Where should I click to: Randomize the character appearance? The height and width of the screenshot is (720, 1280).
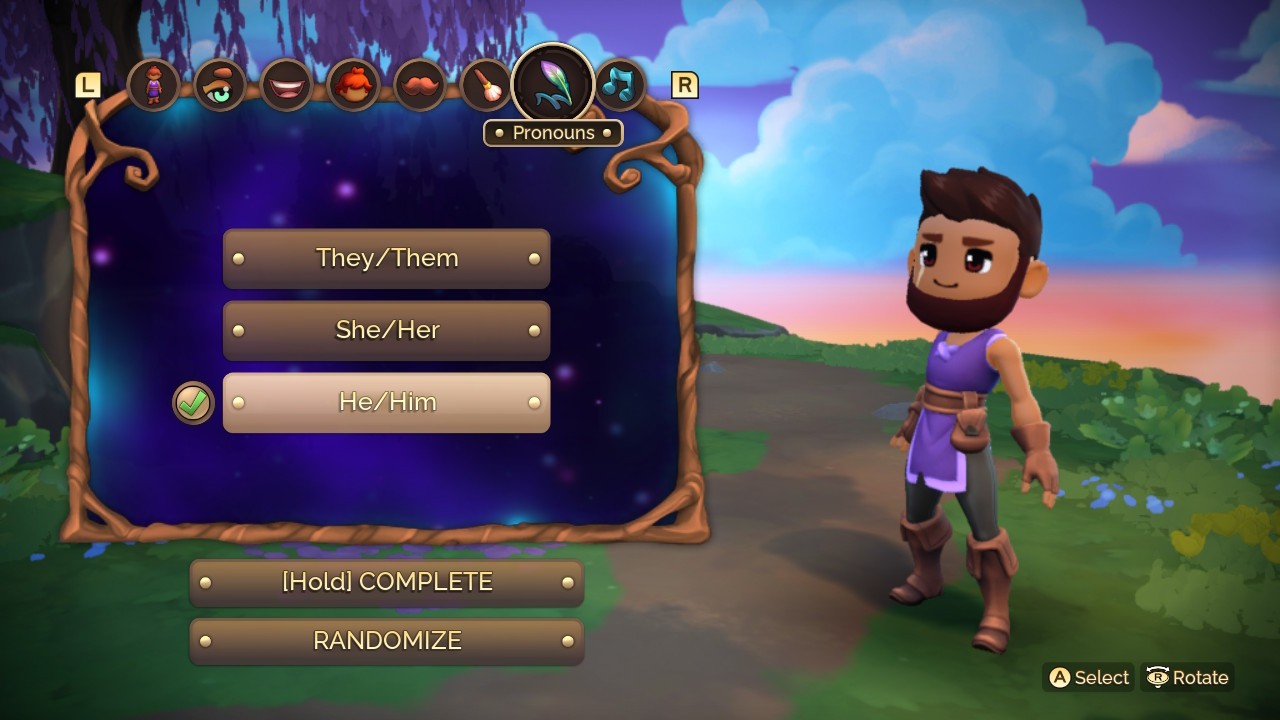[386, 641]
